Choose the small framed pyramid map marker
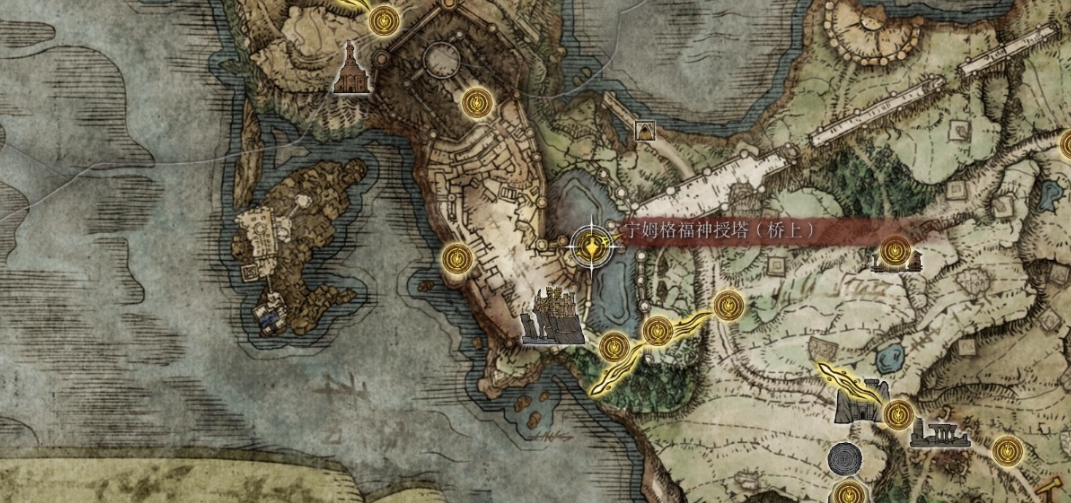Viewport: 1071px width, 503px height. click(x=645, y=130)
